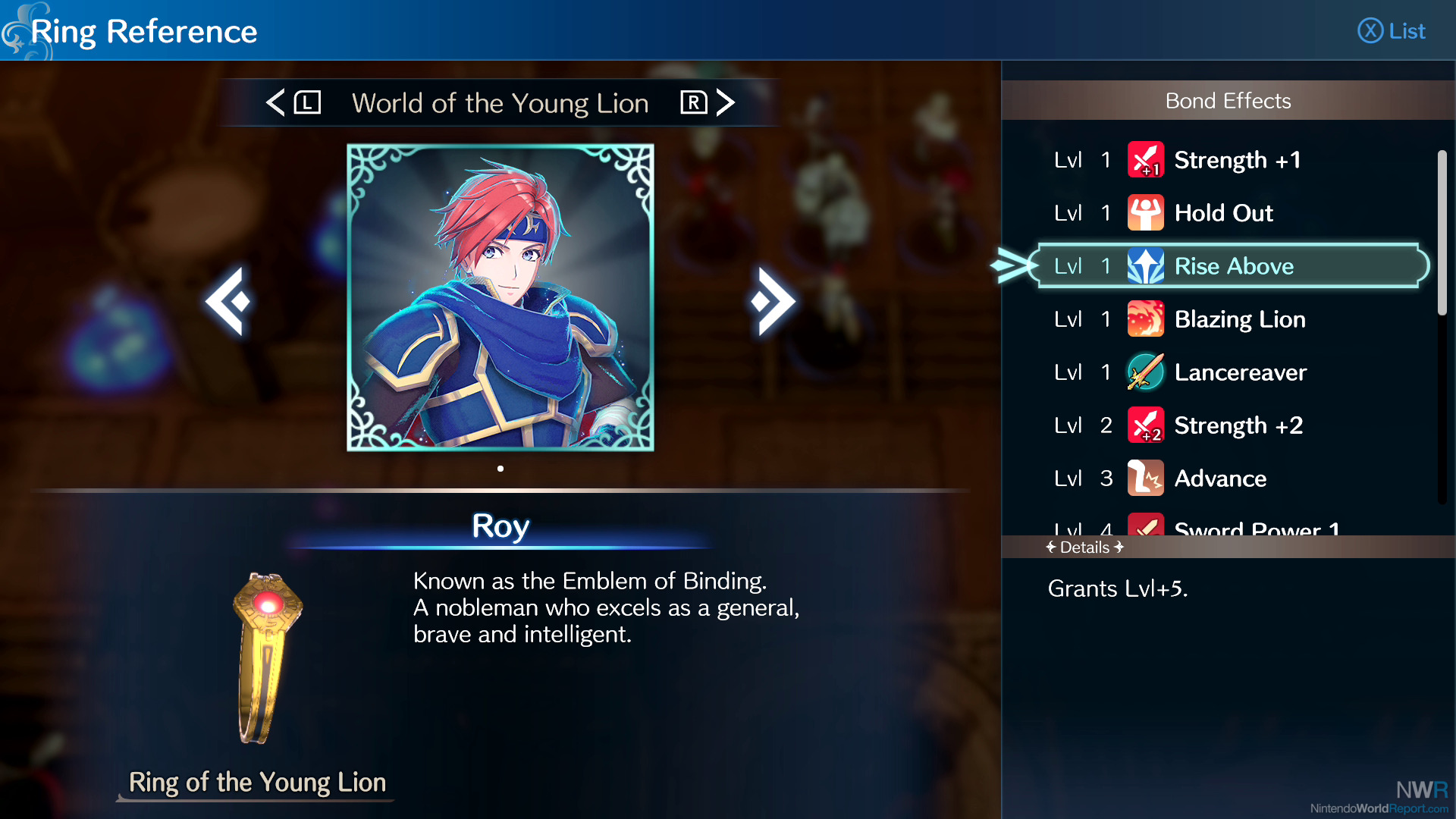Click the Bond Effects list scrollbar
Screen dimensions: 1456x819
tap(1442, 233)
